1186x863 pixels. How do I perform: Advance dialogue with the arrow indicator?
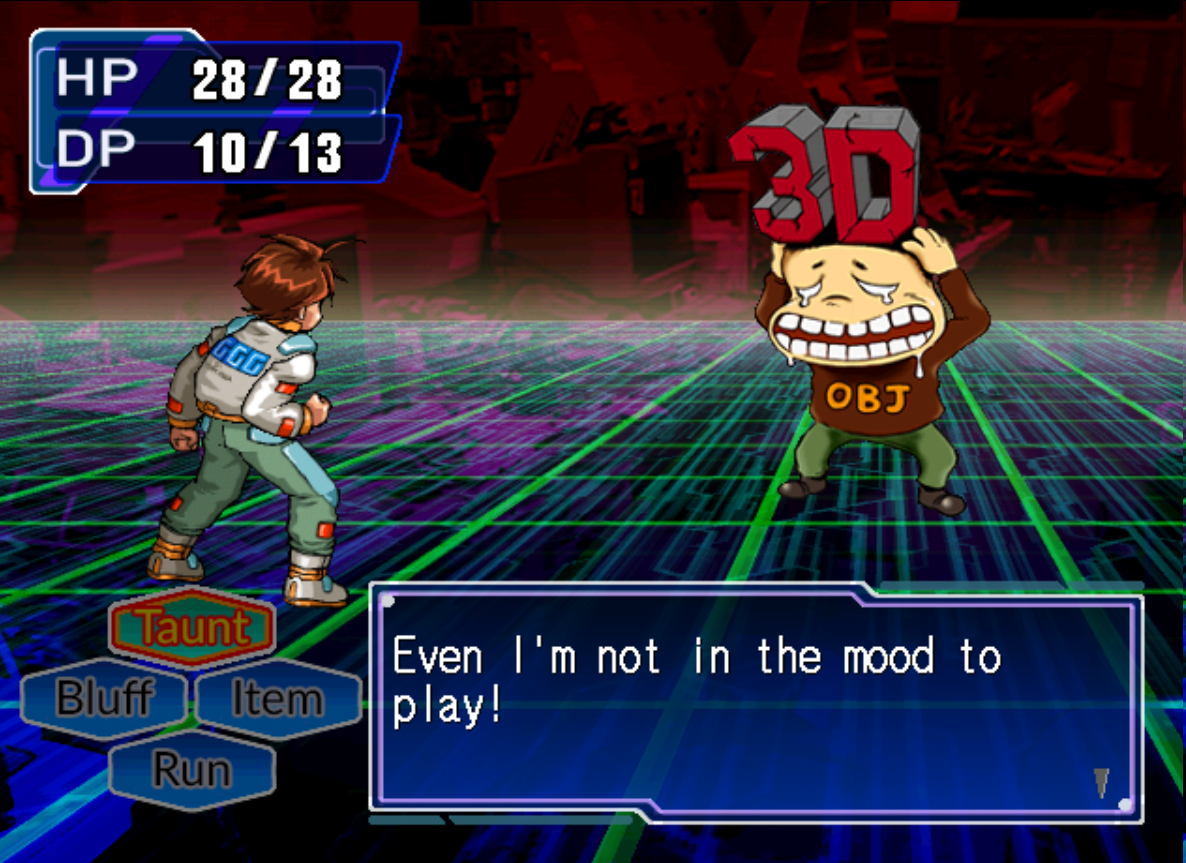coord(1101,782)
